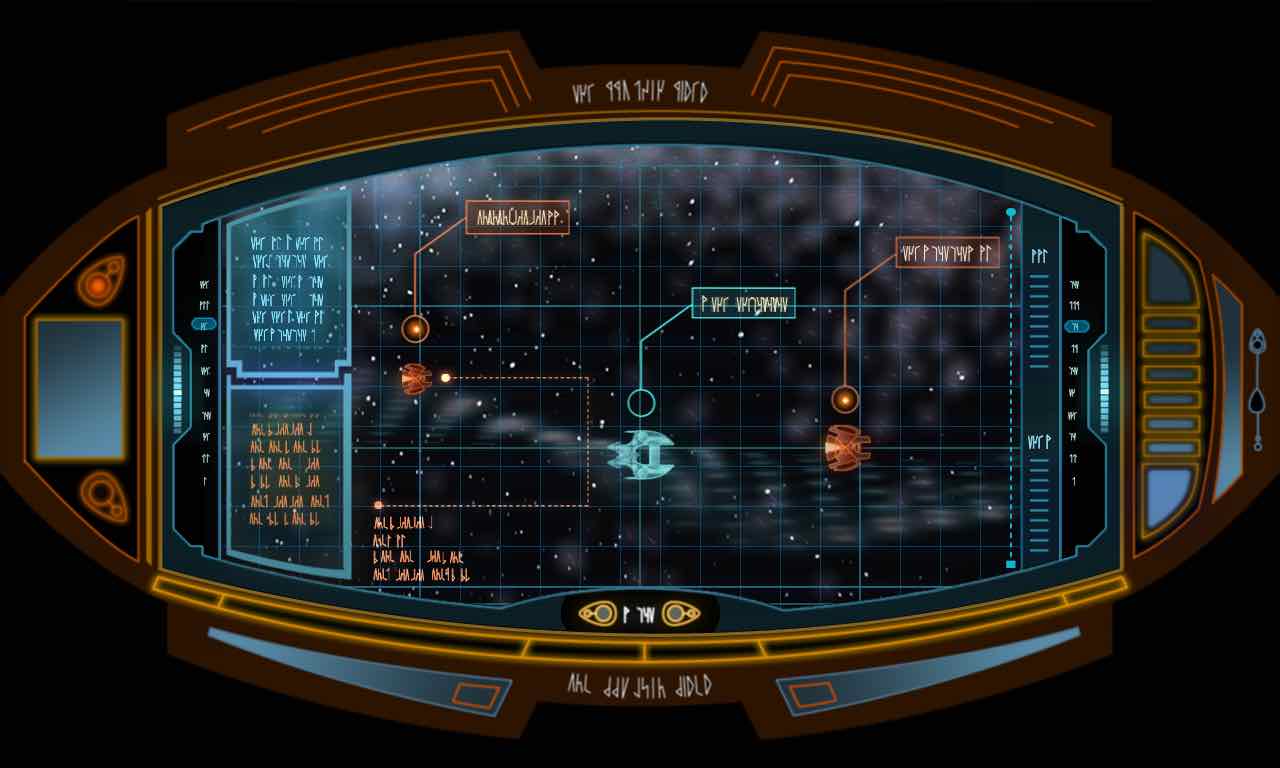
Task: Click the orange label box near right ship
Action: [947, 253]
